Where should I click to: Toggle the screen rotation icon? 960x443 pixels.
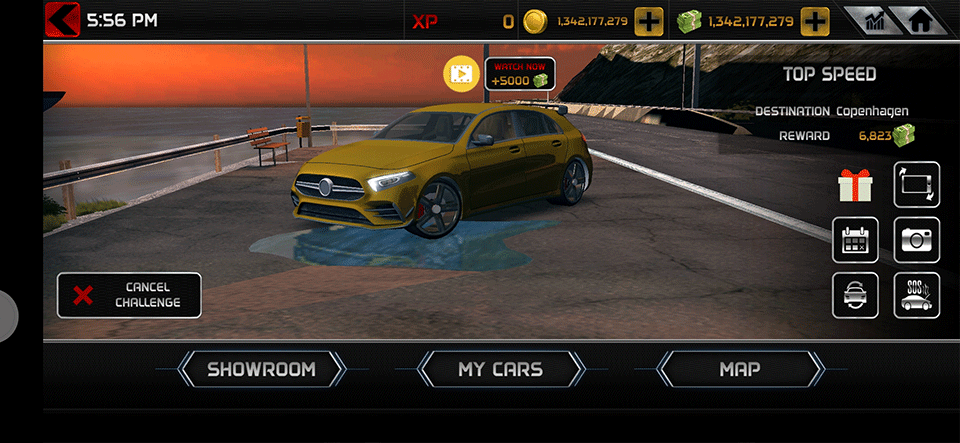pos(917,185)
